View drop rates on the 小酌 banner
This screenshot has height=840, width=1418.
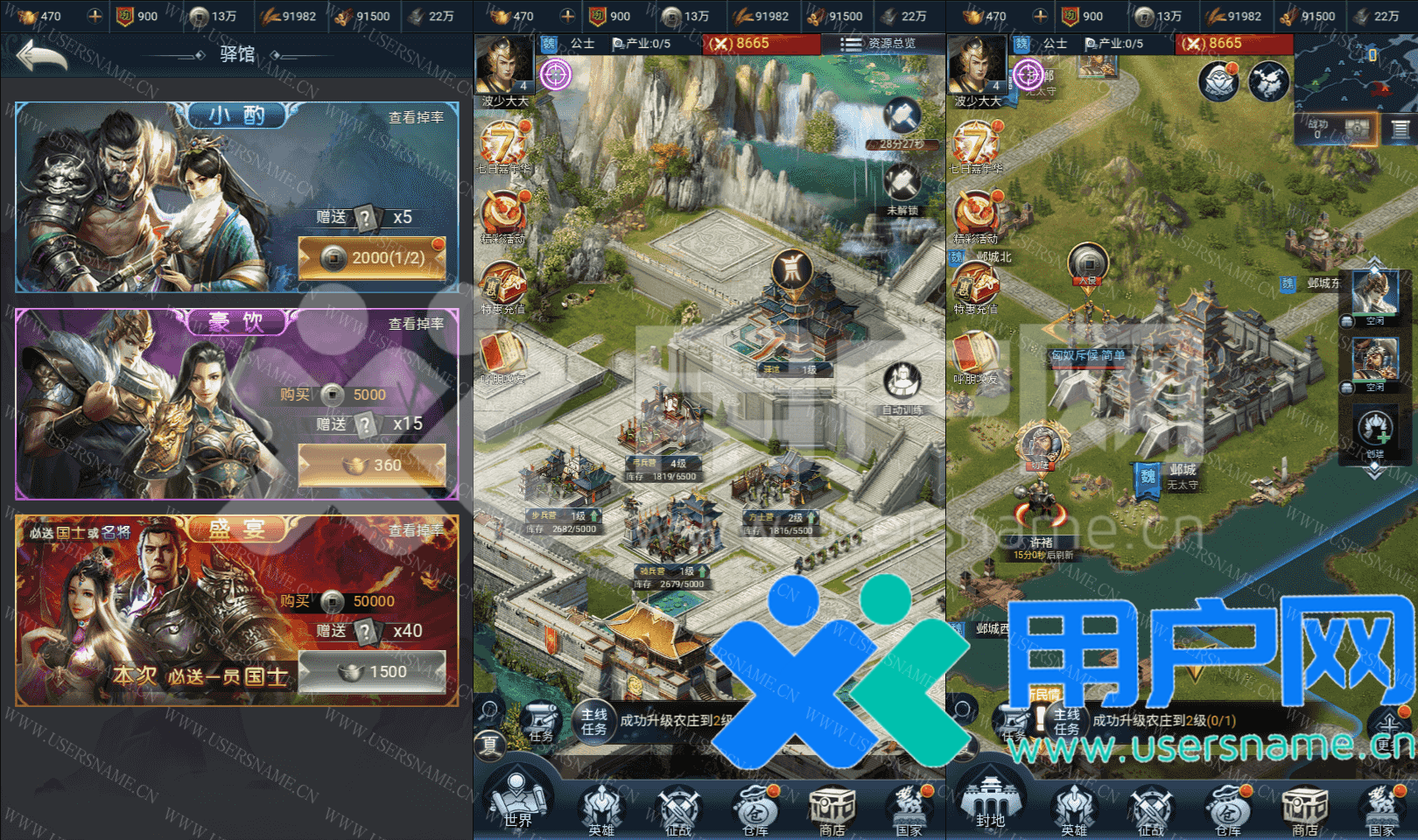tap(416, 117)
